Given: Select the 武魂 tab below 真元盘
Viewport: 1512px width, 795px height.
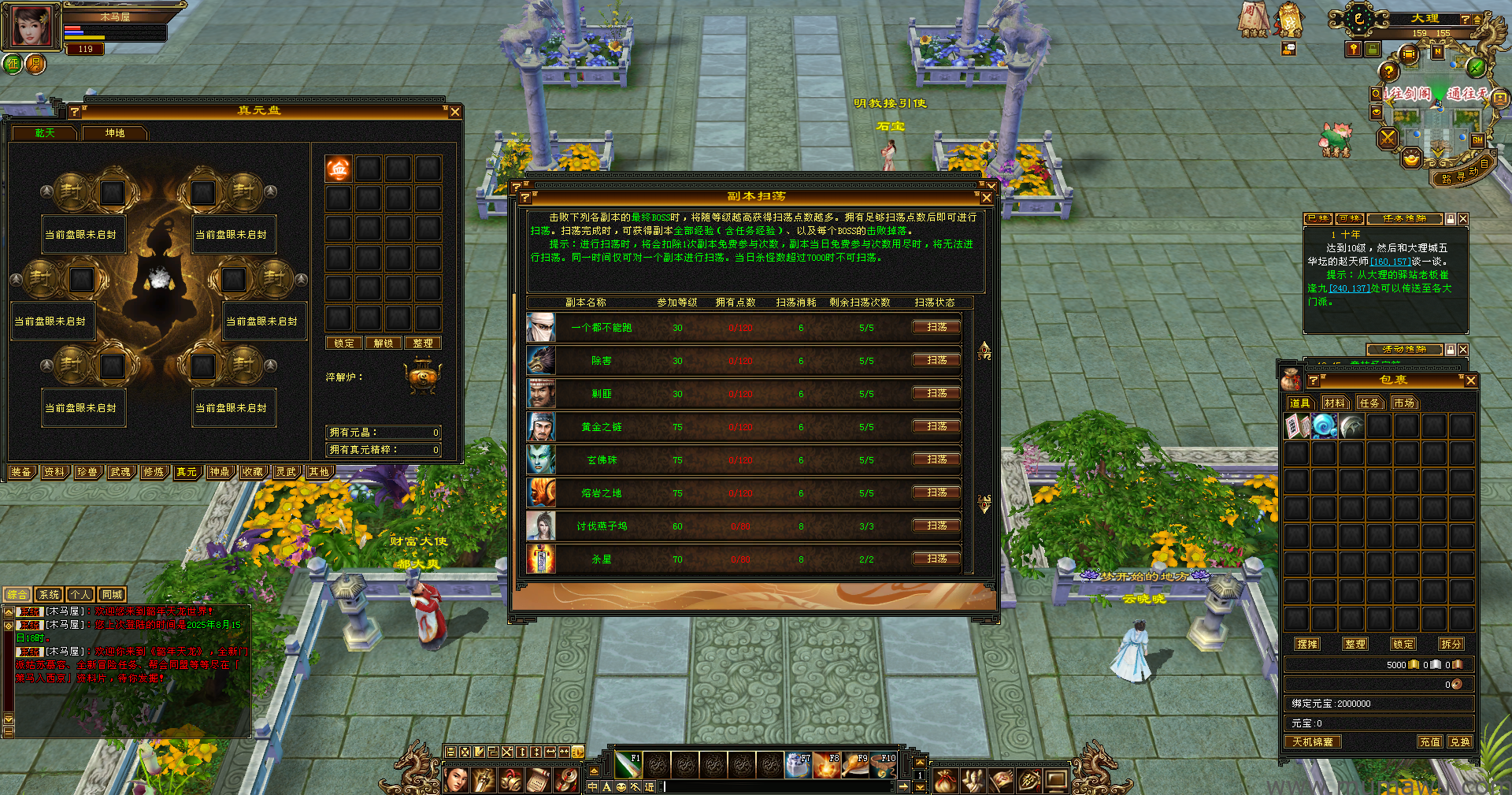Looking at the screenshot, I should pyautogui.click(x=120, y=472).
